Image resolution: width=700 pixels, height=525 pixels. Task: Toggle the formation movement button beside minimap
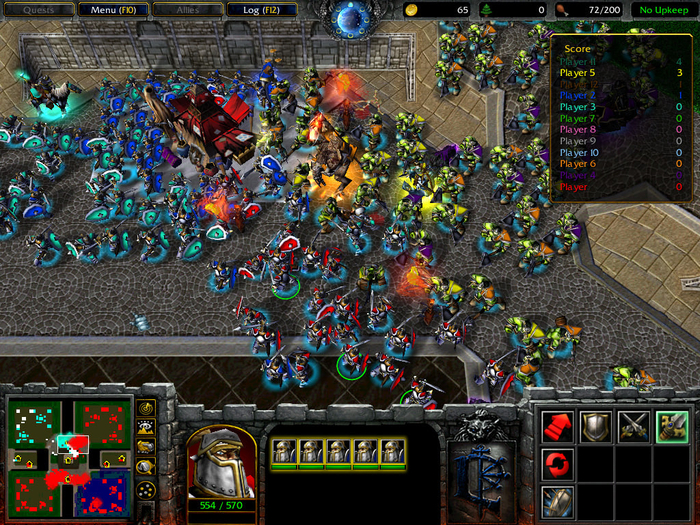(146, 490)
